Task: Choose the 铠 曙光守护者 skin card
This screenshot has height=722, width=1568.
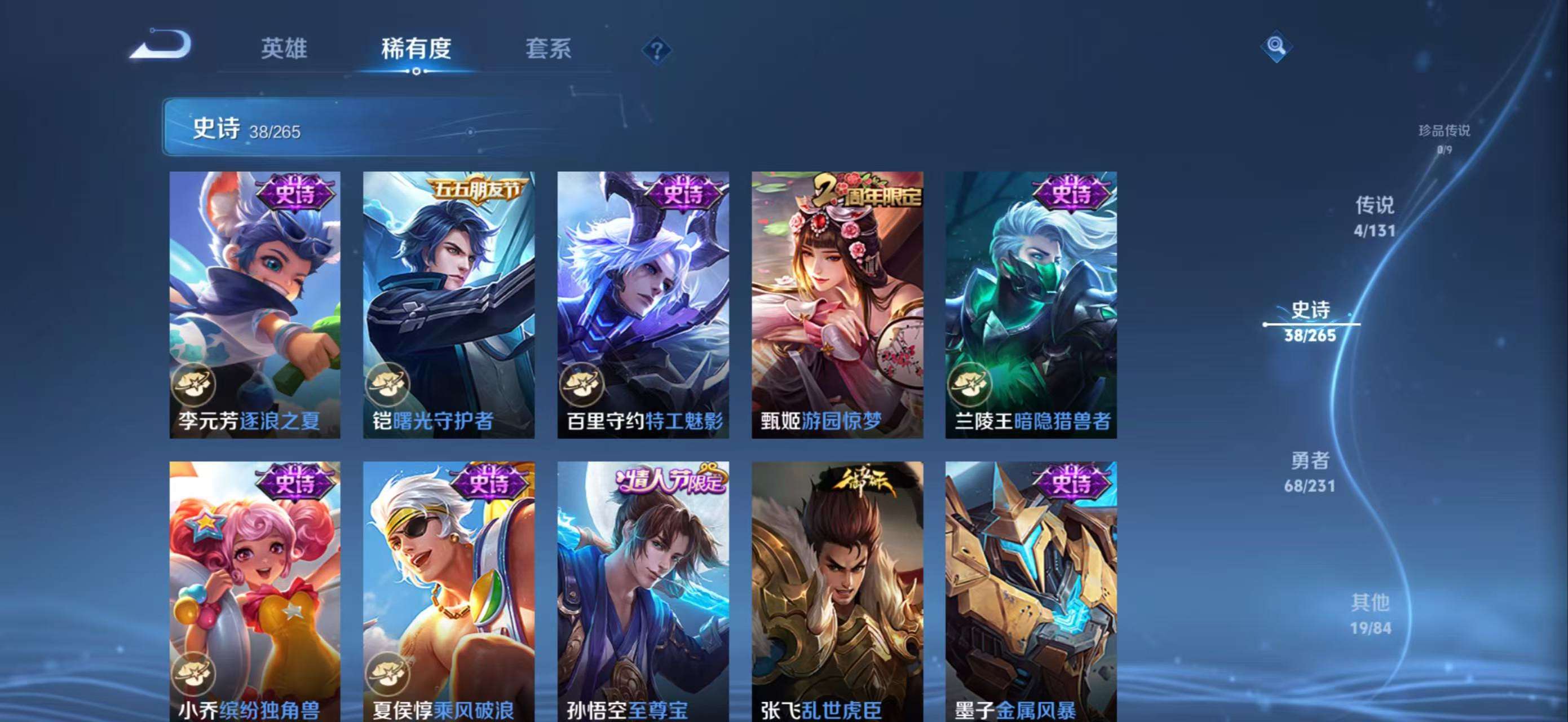Action: pyautogui.click(x=449, y=305)
